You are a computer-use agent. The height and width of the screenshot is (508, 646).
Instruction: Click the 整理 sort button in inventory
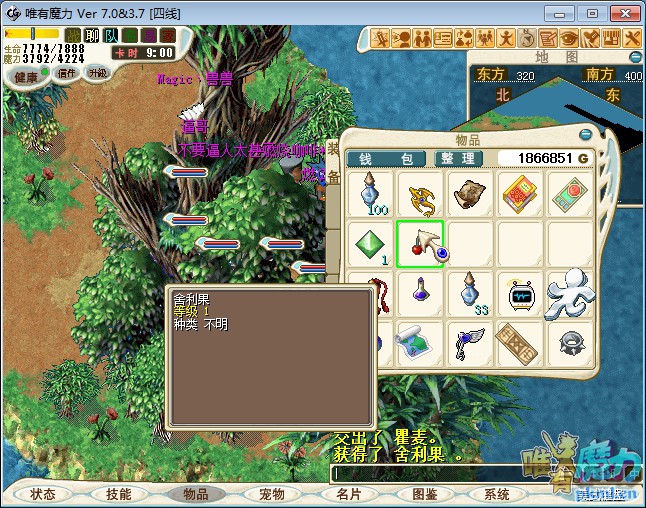[x=459, y=159]
